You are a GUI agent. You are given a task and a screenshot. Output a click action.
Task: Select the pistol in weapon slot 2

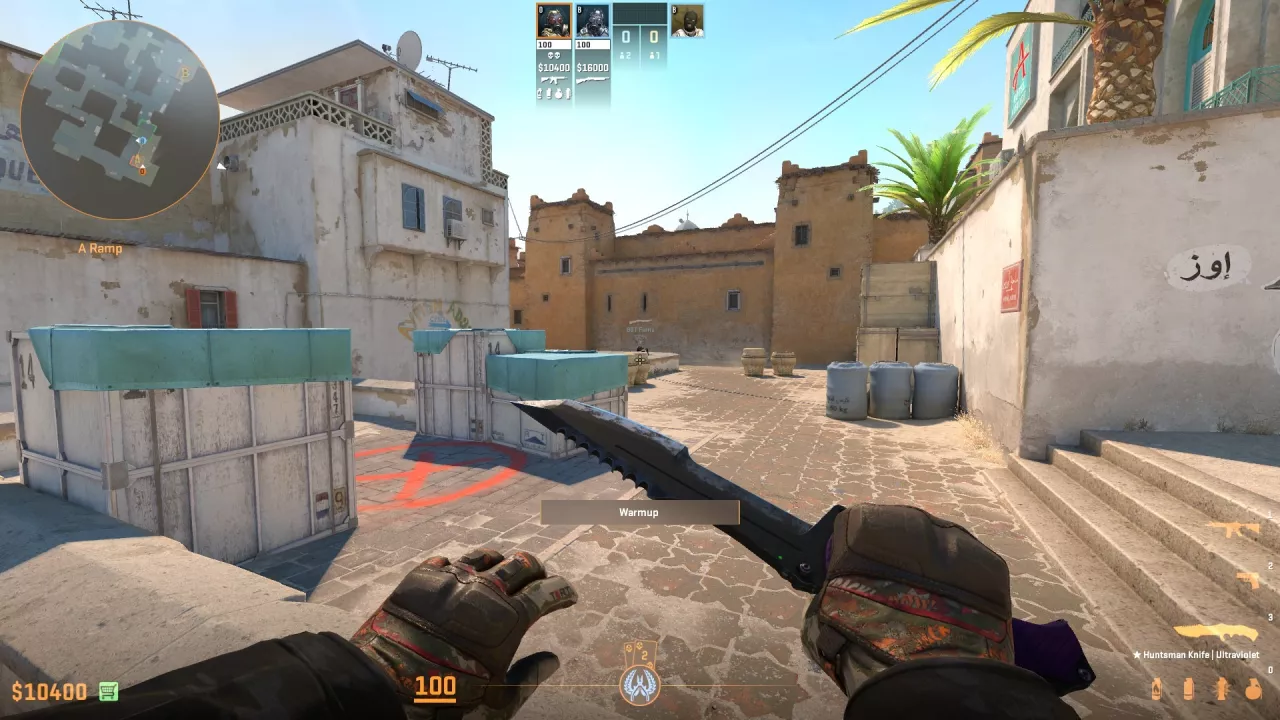click(x=1250, y=578)
